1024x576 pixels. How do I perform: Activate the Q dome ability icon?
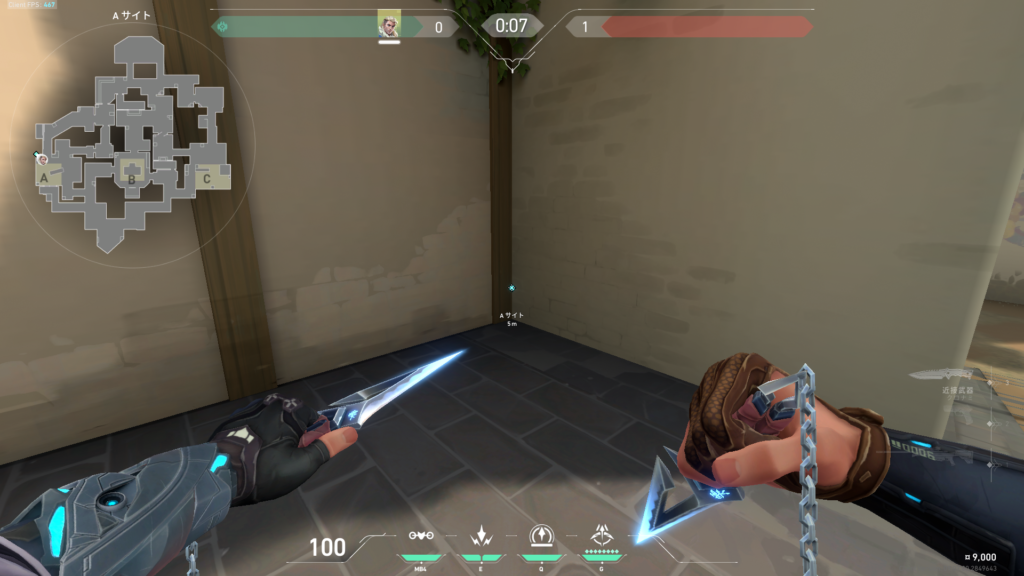click(x=541, y=536)
